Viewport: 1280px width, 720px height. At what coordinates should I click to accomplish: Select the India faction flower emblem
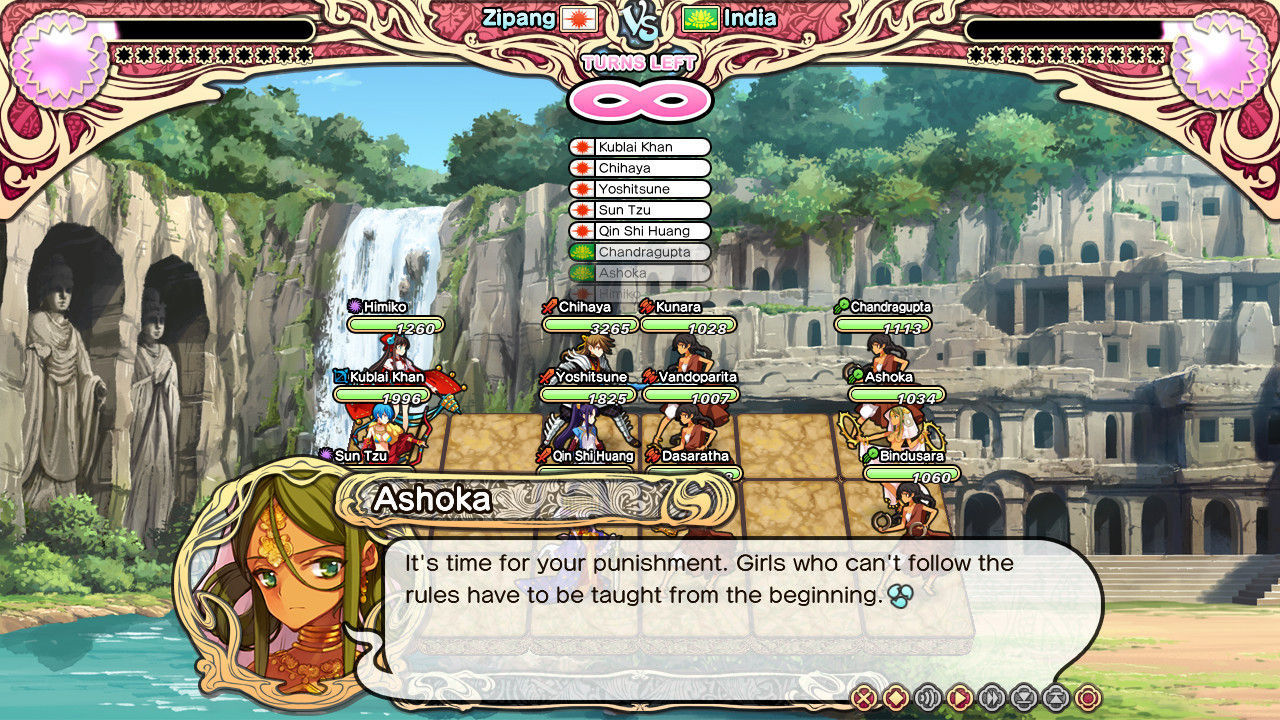point(700,17)
